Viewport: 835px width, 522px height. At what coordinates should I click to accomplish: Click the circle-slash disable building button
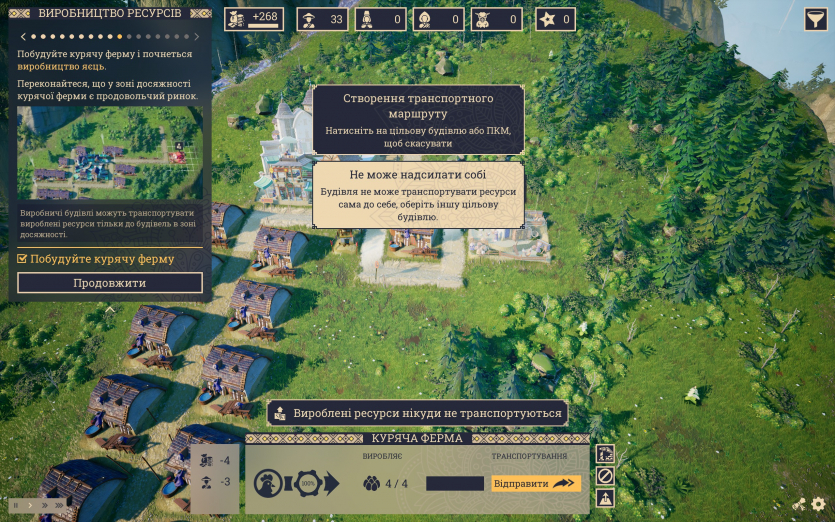point(604,476)
